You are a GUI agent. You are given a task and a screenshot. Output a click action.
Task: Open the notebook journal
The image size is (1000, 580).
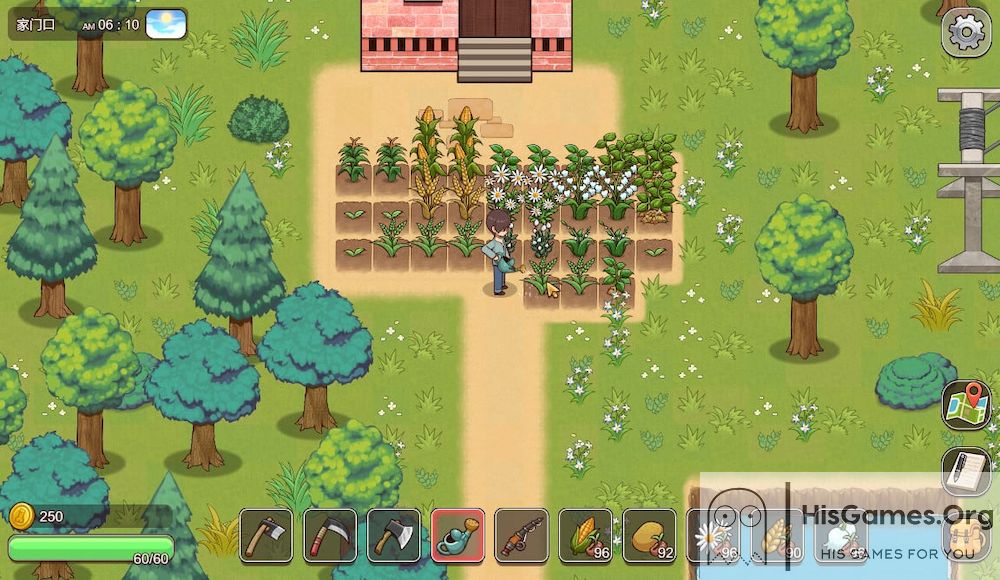(966, 471)
